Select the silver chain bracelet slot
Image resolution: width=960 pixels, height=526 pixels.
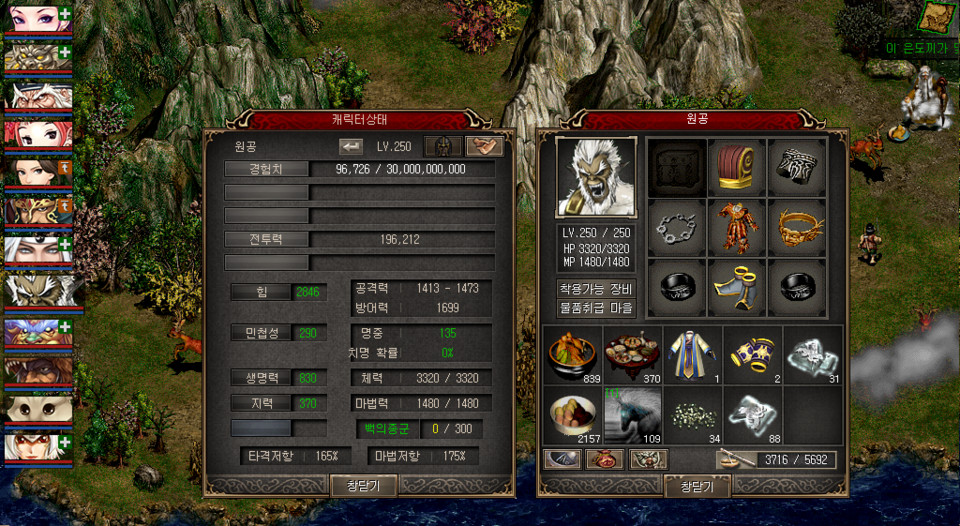[677, 228]
